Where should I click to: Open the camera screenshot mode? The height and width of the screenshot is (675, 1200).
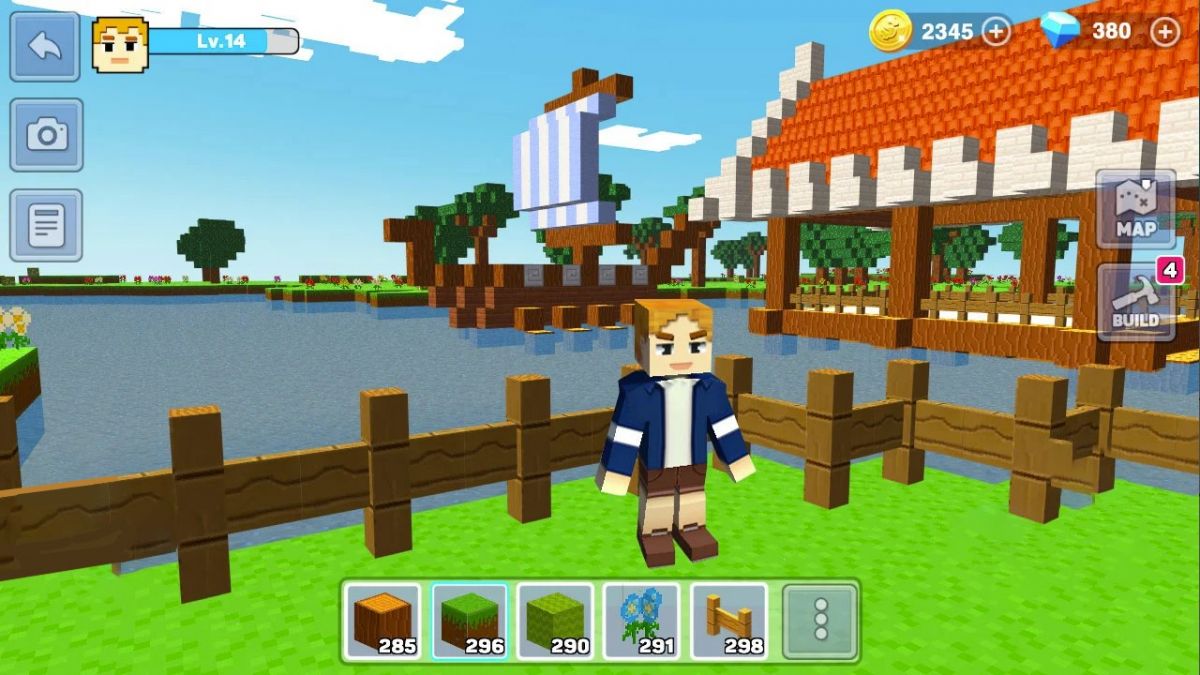pyautogui.click(x=45, y=134)
